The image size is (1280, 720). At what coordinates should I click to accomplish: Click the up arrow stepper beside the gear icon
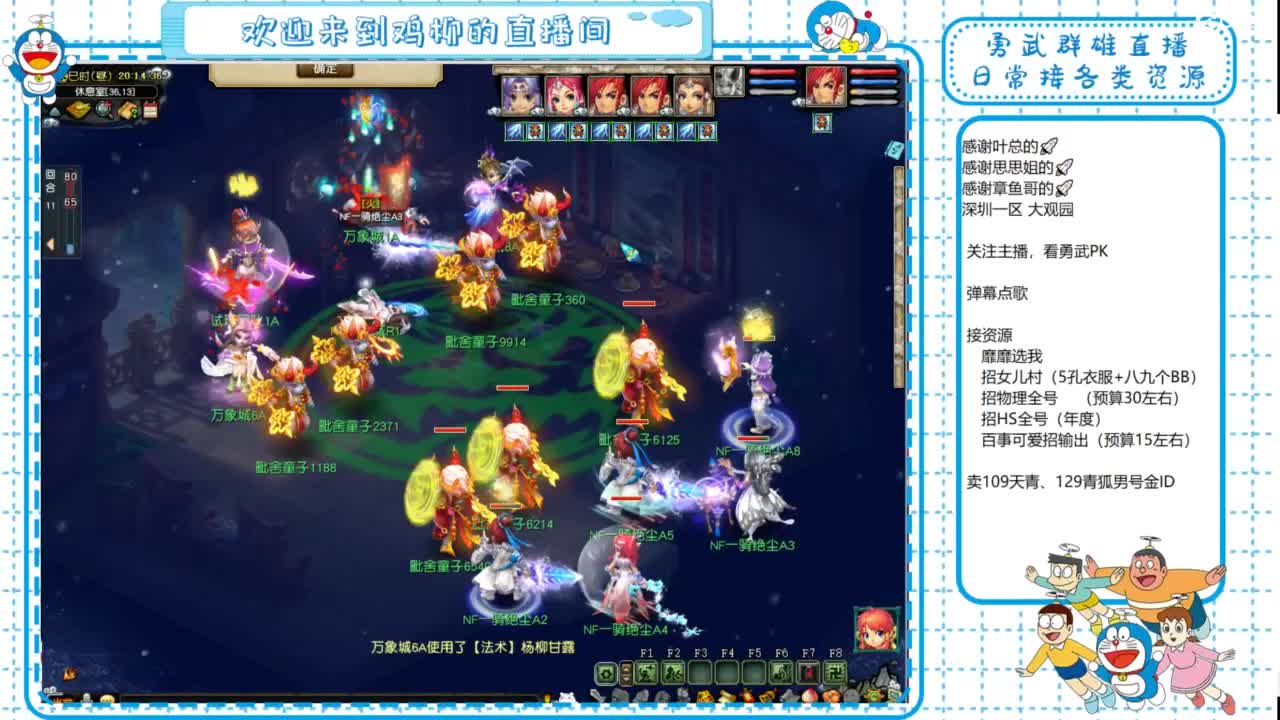pyautogui.click(x=627, y=666)
